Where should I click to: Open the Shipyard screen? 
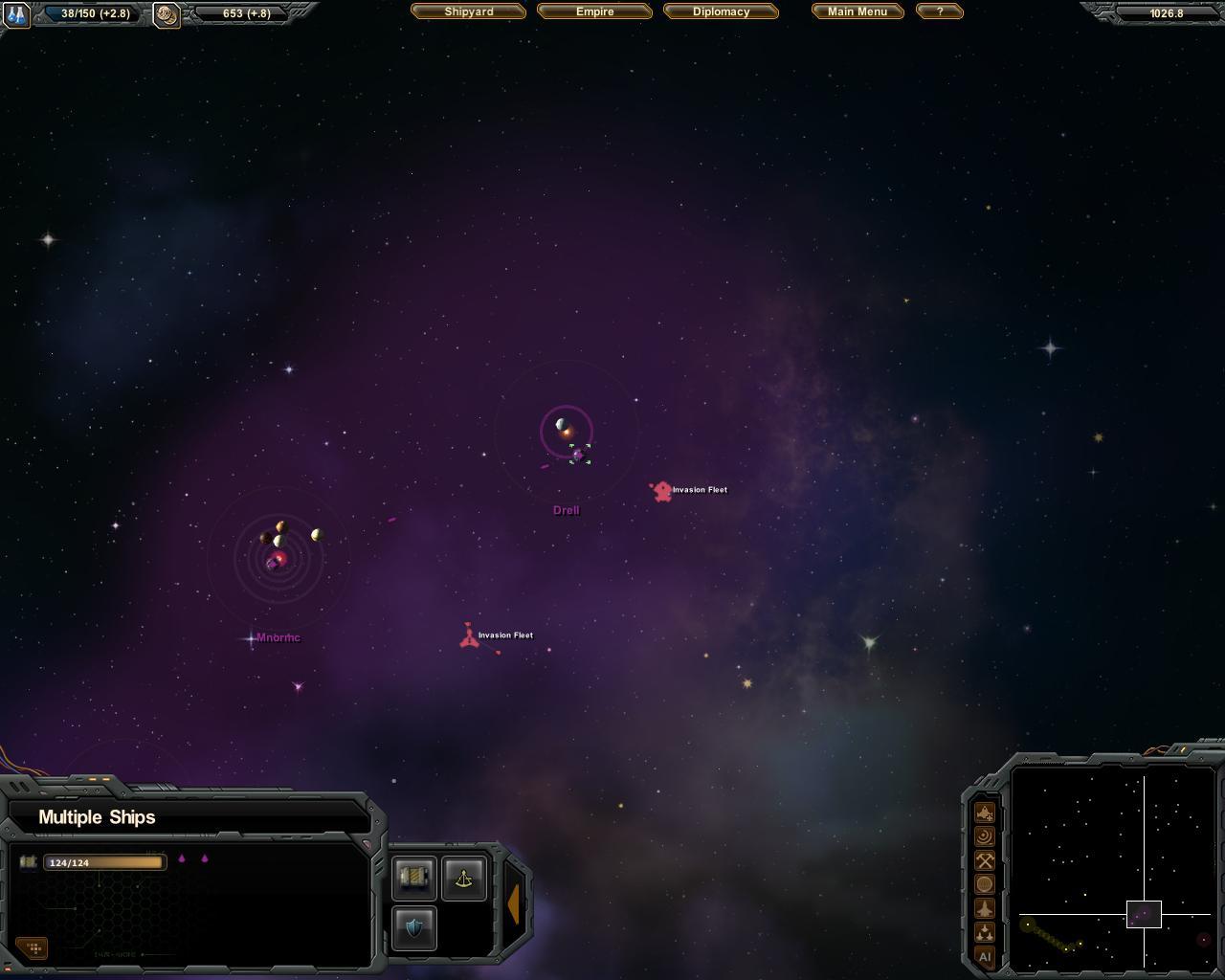pyautogui.click(x=469, y=11)
